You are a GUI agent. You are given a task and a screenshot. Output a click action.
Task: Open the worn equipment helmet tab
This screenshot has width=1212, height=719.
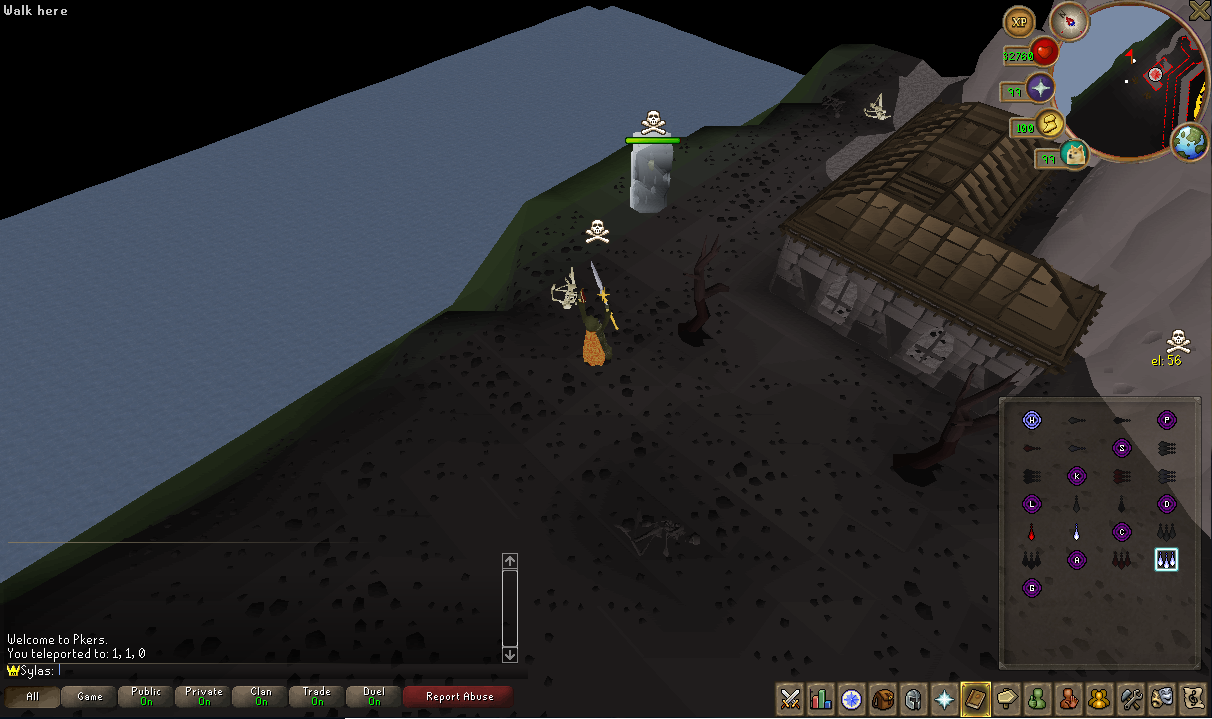[x=913, y=698]
